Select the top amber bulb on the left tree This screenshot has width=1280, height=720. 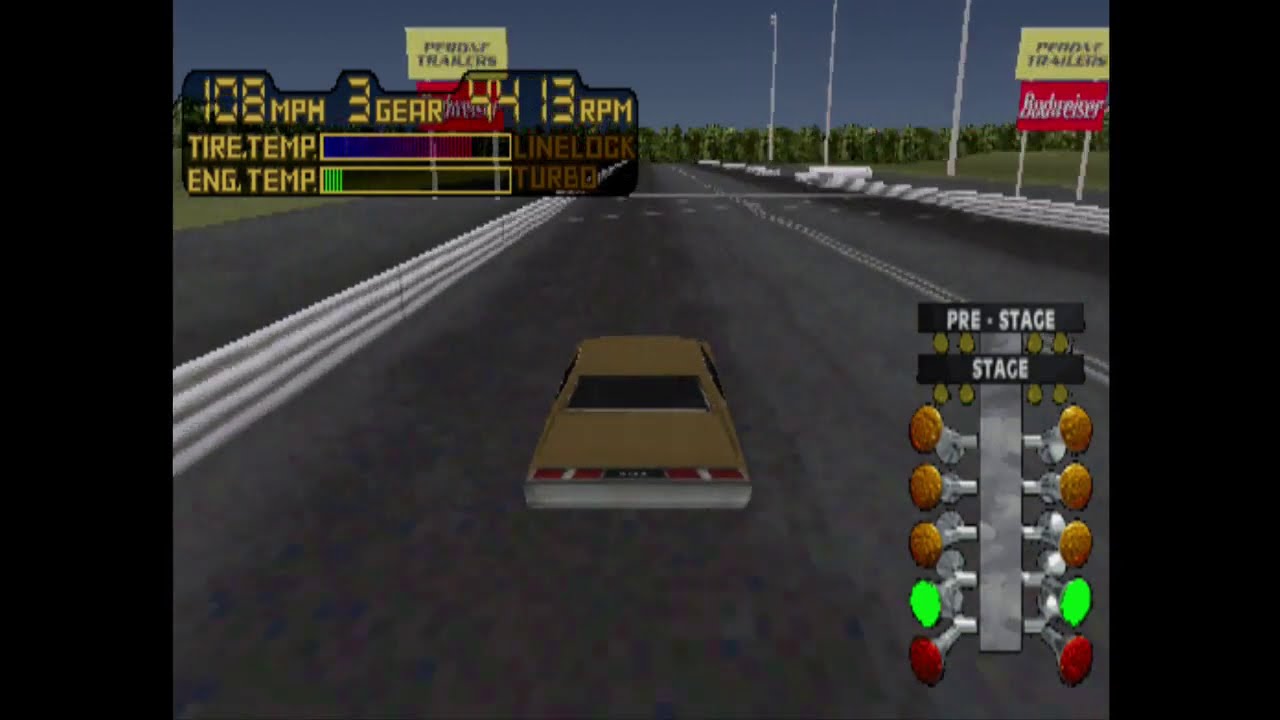click(x=927, y=428)
